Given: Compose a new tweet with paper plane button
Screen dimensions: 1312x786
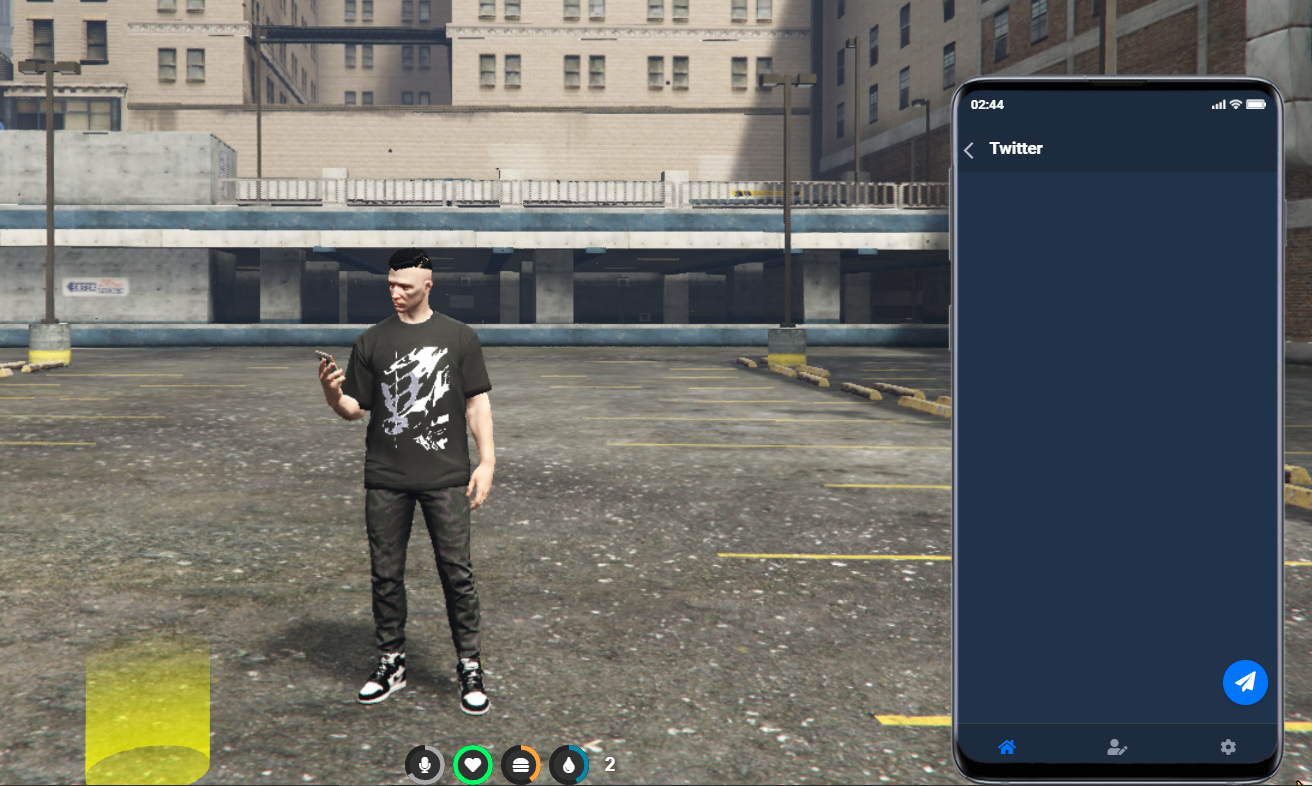Looking at the screenshot, I should (1245, 682).
